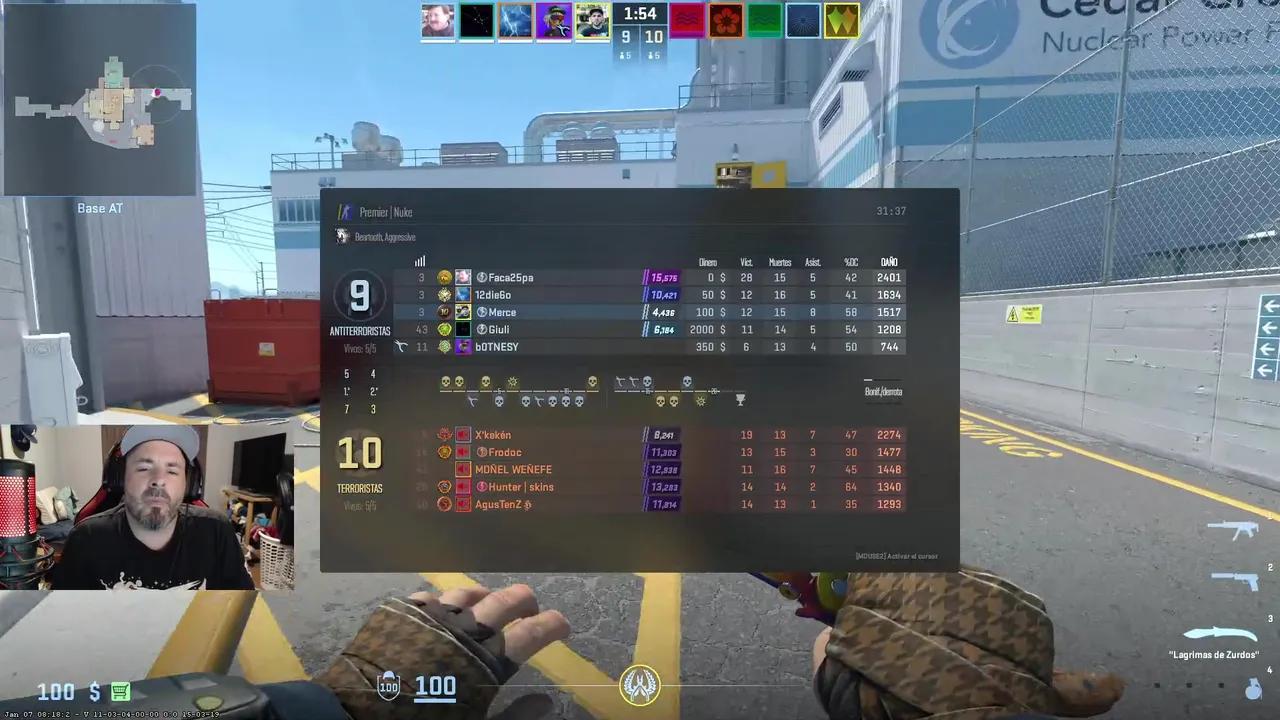Click the leftmost player avatar in the top bar
This screenshot has width=1280, height=720.
tap(437, 21)
